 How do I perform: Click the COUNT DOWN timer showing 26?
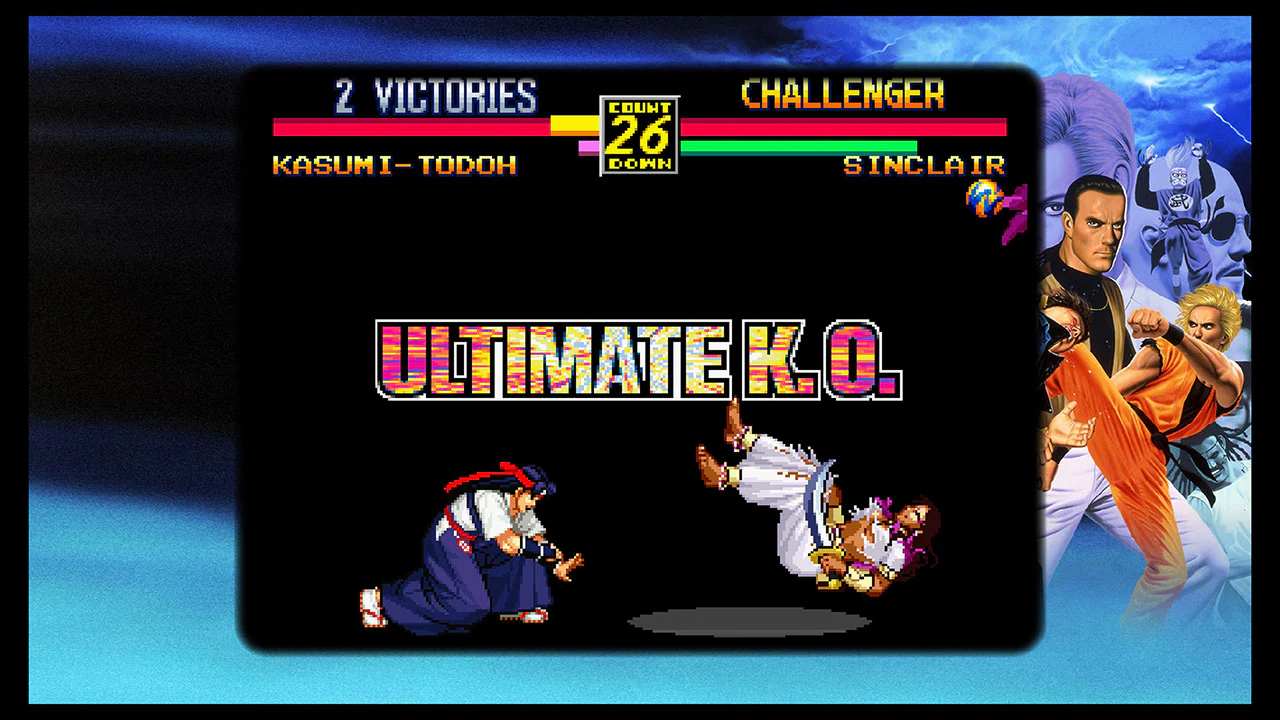(x=639, y=133)
